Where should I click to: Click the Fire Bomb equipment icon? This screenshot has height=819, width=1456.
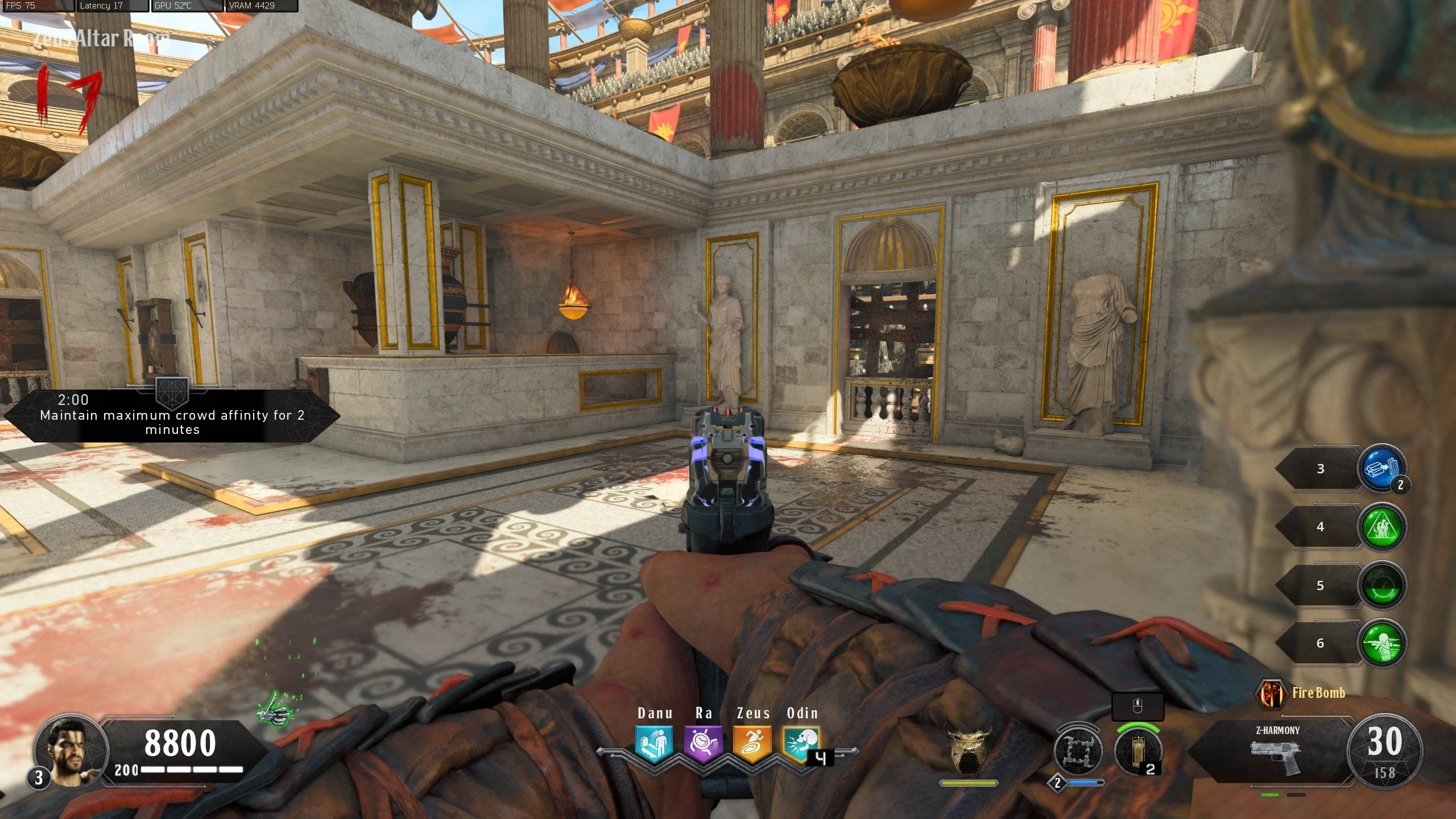coord(1271,693)
